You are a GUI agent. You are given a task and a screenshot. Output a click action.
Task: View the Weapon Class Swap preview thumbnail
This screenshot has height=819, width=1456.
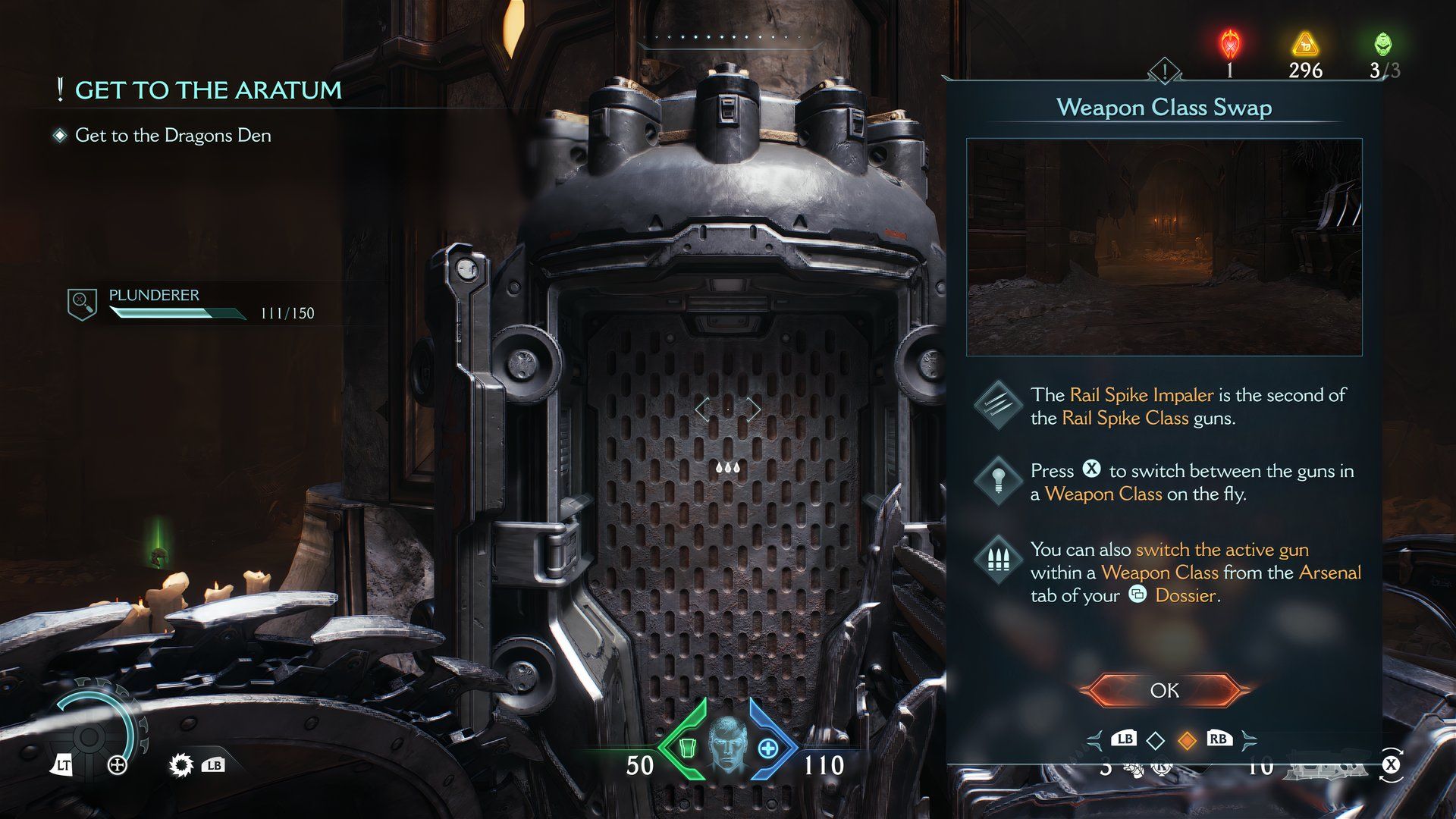point(1164,247)
